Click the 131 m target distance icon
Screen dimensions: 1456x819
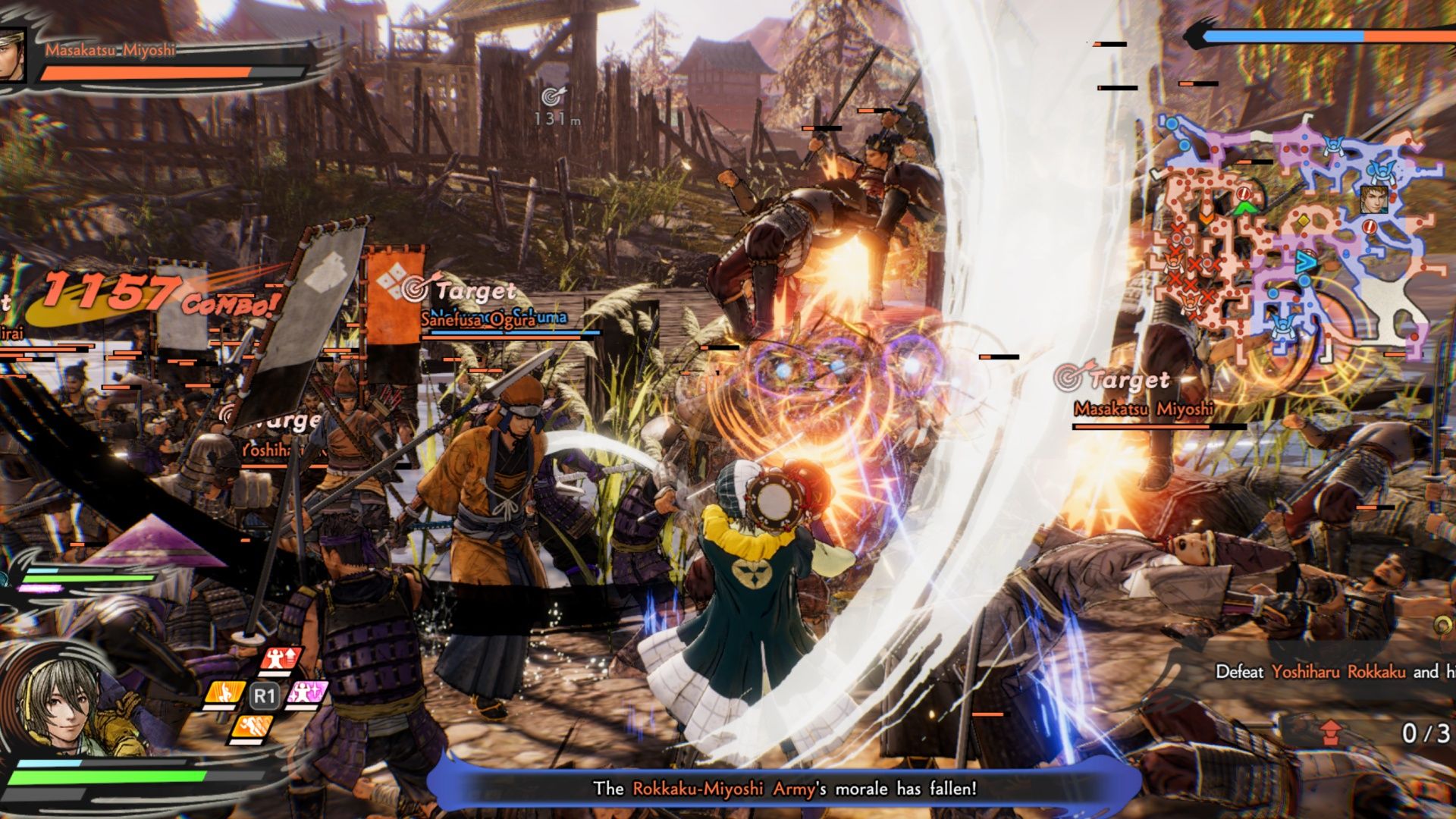(556, 97)
